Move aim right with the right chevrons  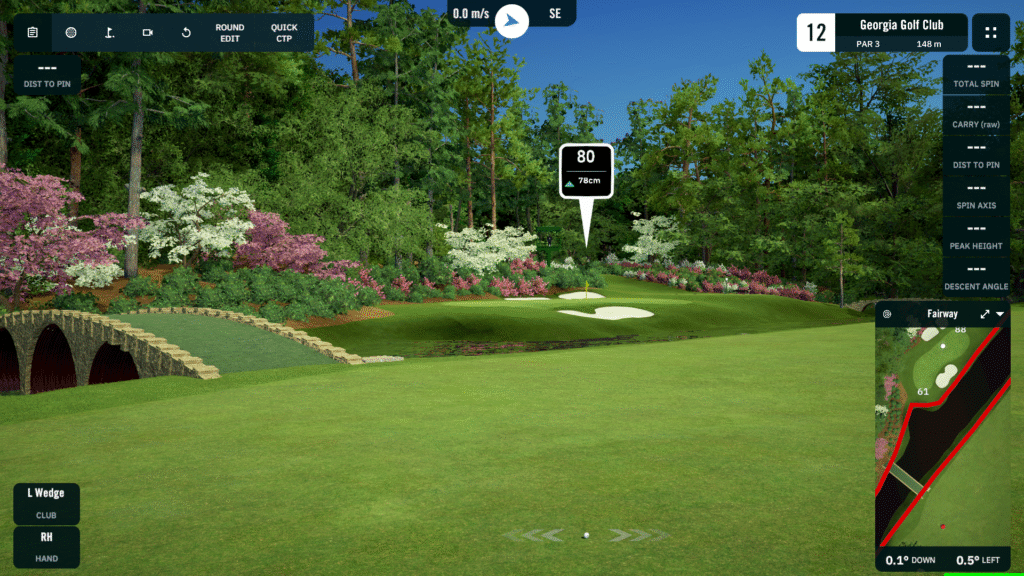[x=629, y=535]
